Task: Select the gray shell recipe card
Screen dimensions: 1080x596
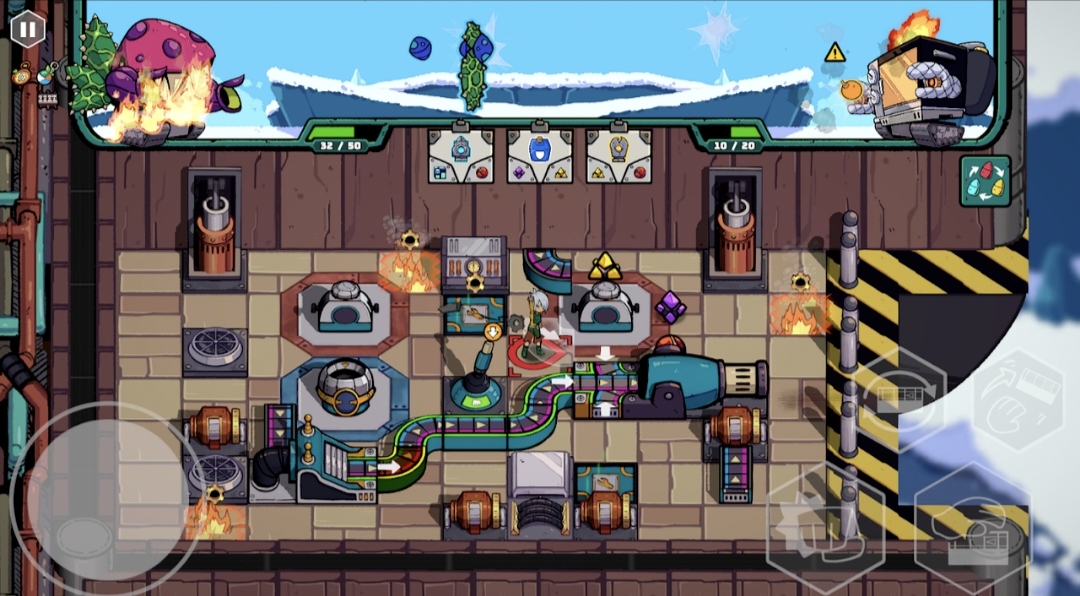Action: (x=460, y=155)
